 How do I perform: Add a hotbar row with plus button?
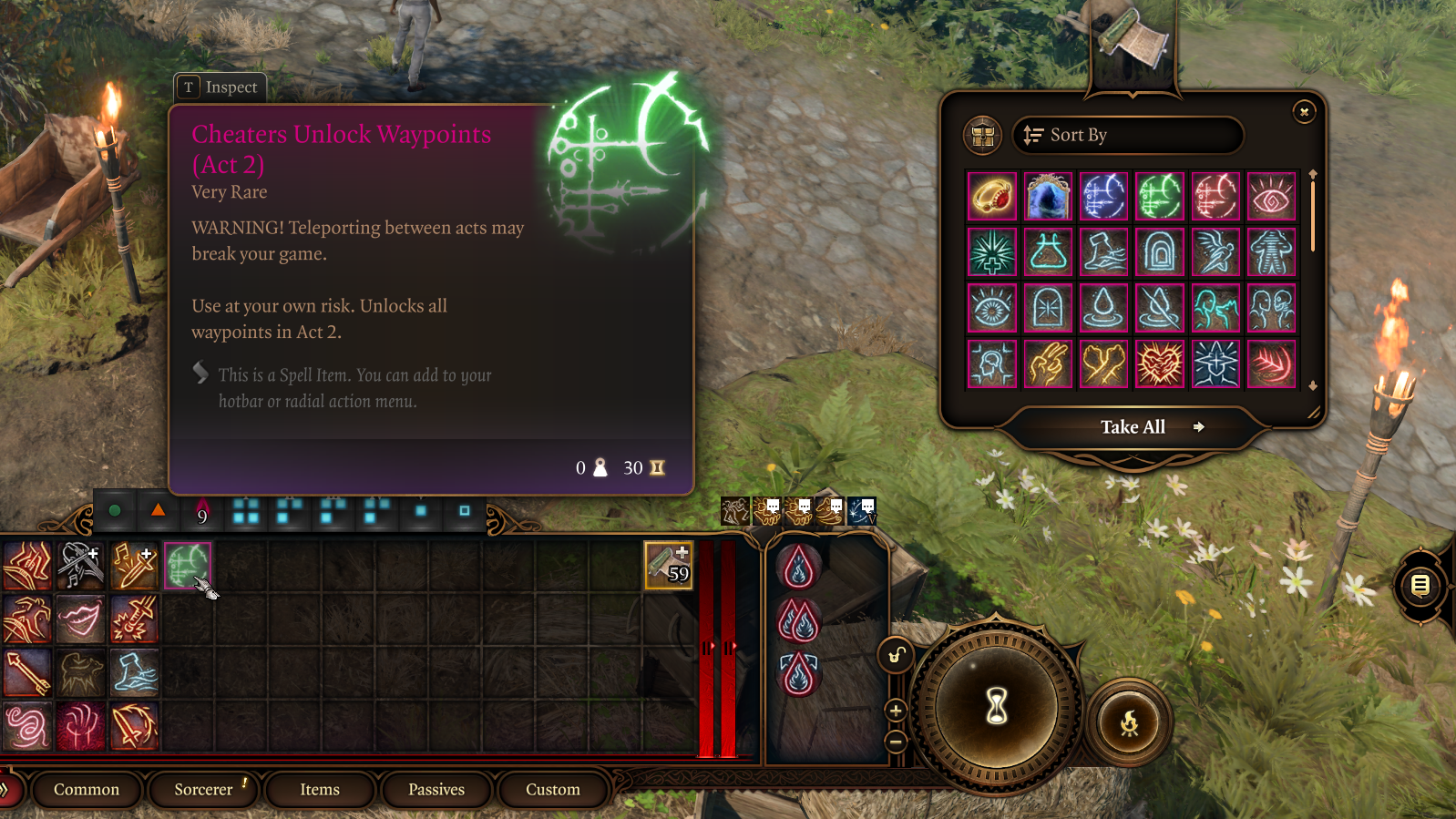[x=896, y=711]
